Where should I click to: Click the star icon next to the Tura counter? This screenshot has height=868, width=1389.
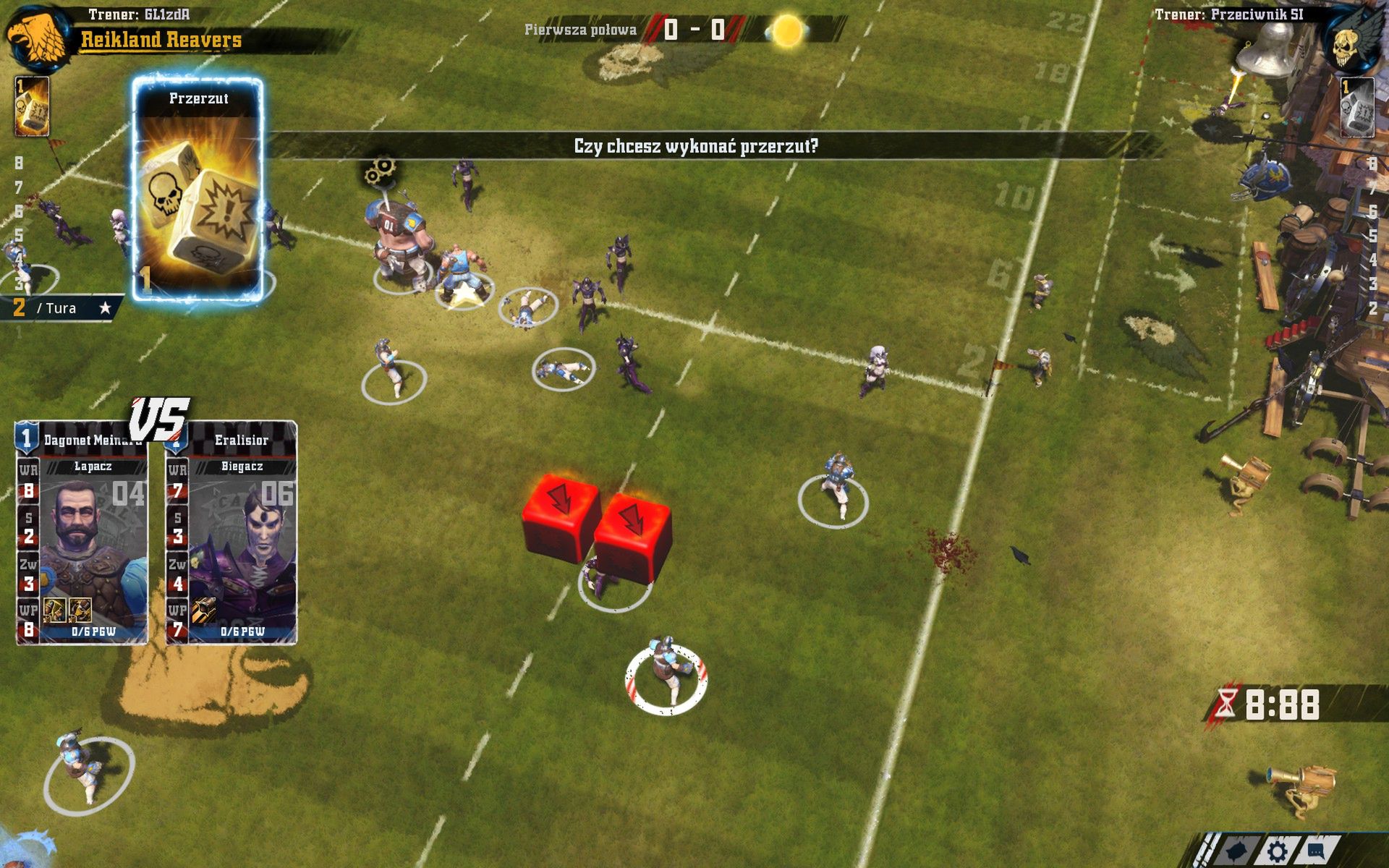[x=106, y=307]
